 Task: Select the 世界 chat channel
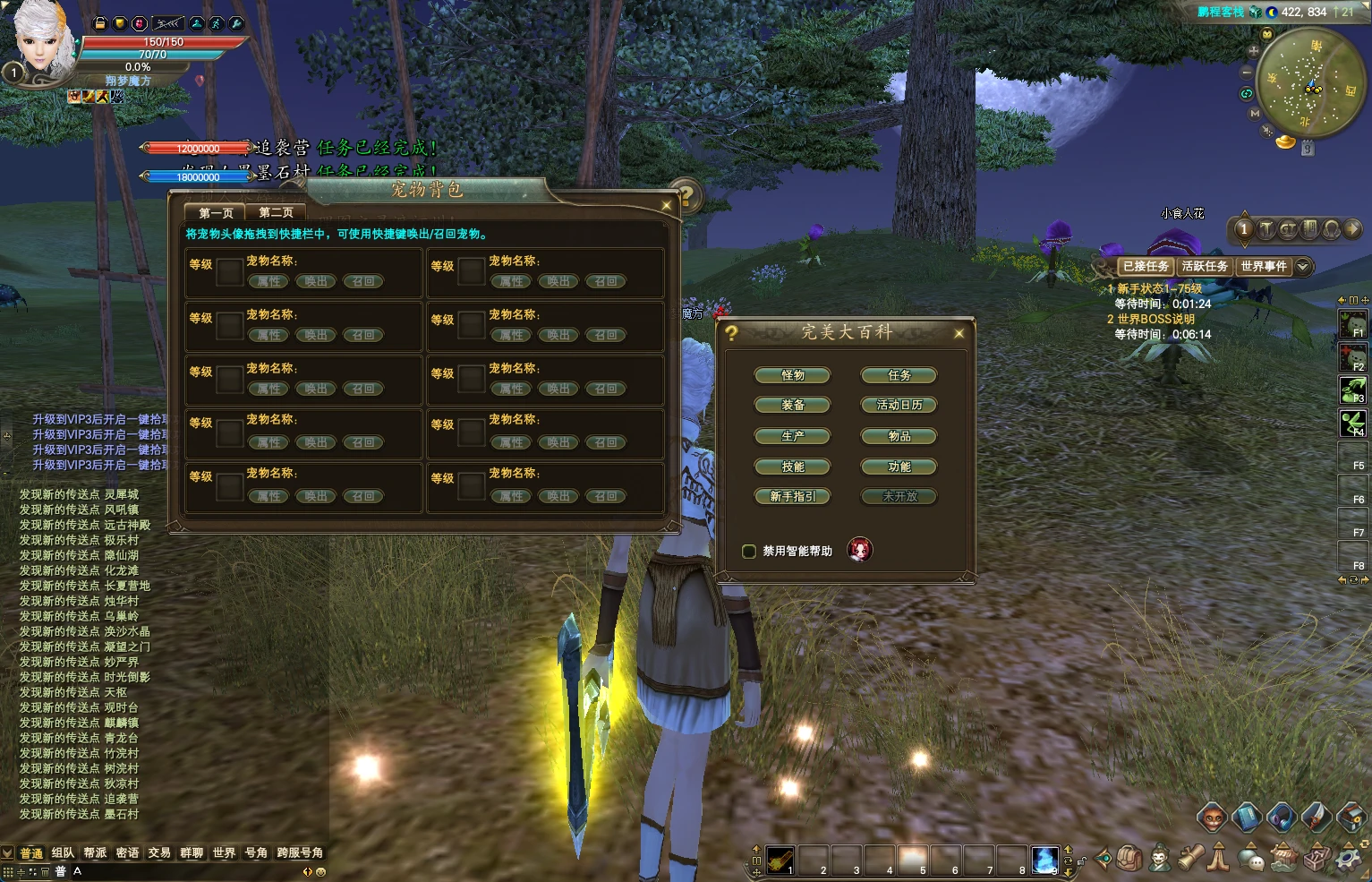pyautogui.click(x=224, y=853)
